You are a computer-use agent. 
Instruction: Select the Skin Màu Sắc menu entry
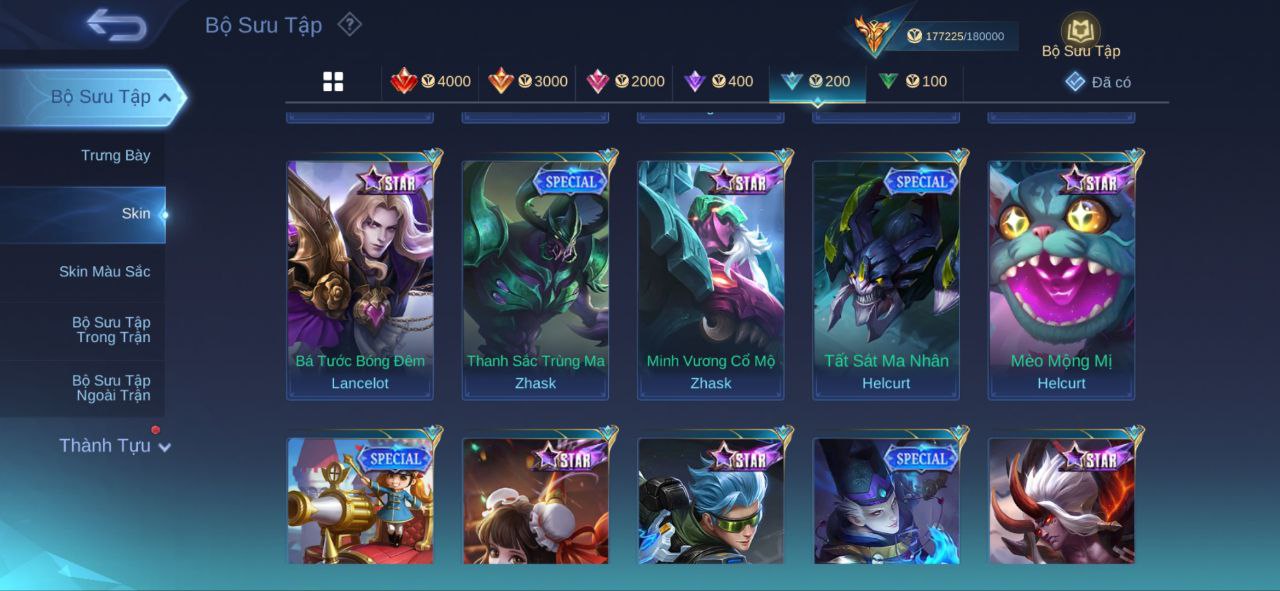(104, 271)
